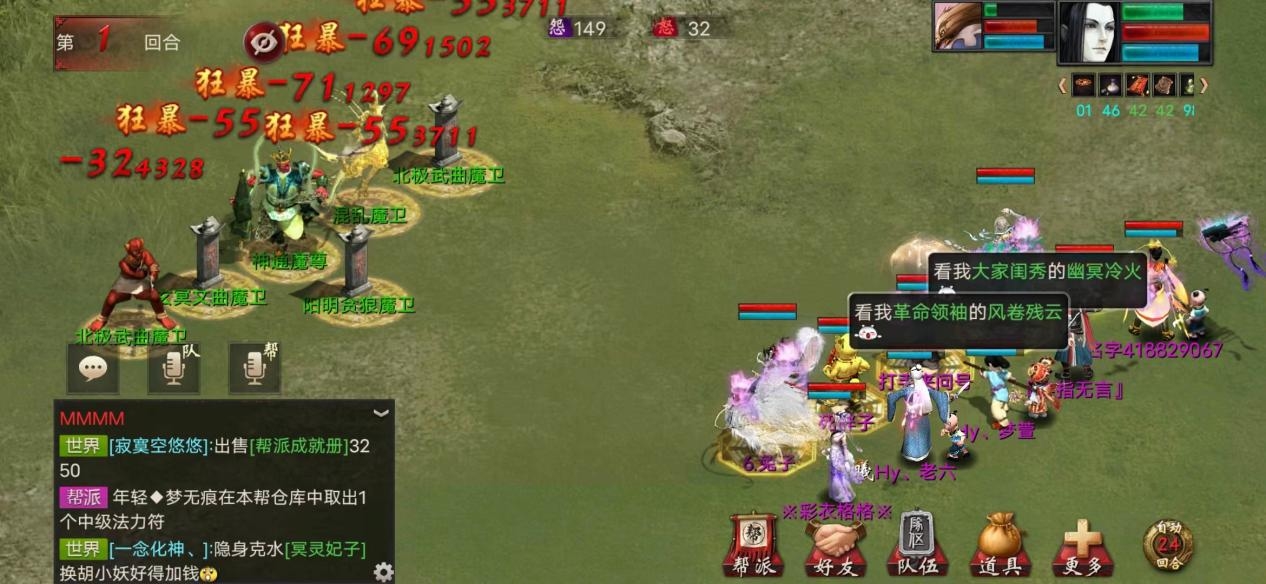Open the 队伍 team panel
Image resolution: width=1266 pixels, height=584 pixels.
(915, 545)
